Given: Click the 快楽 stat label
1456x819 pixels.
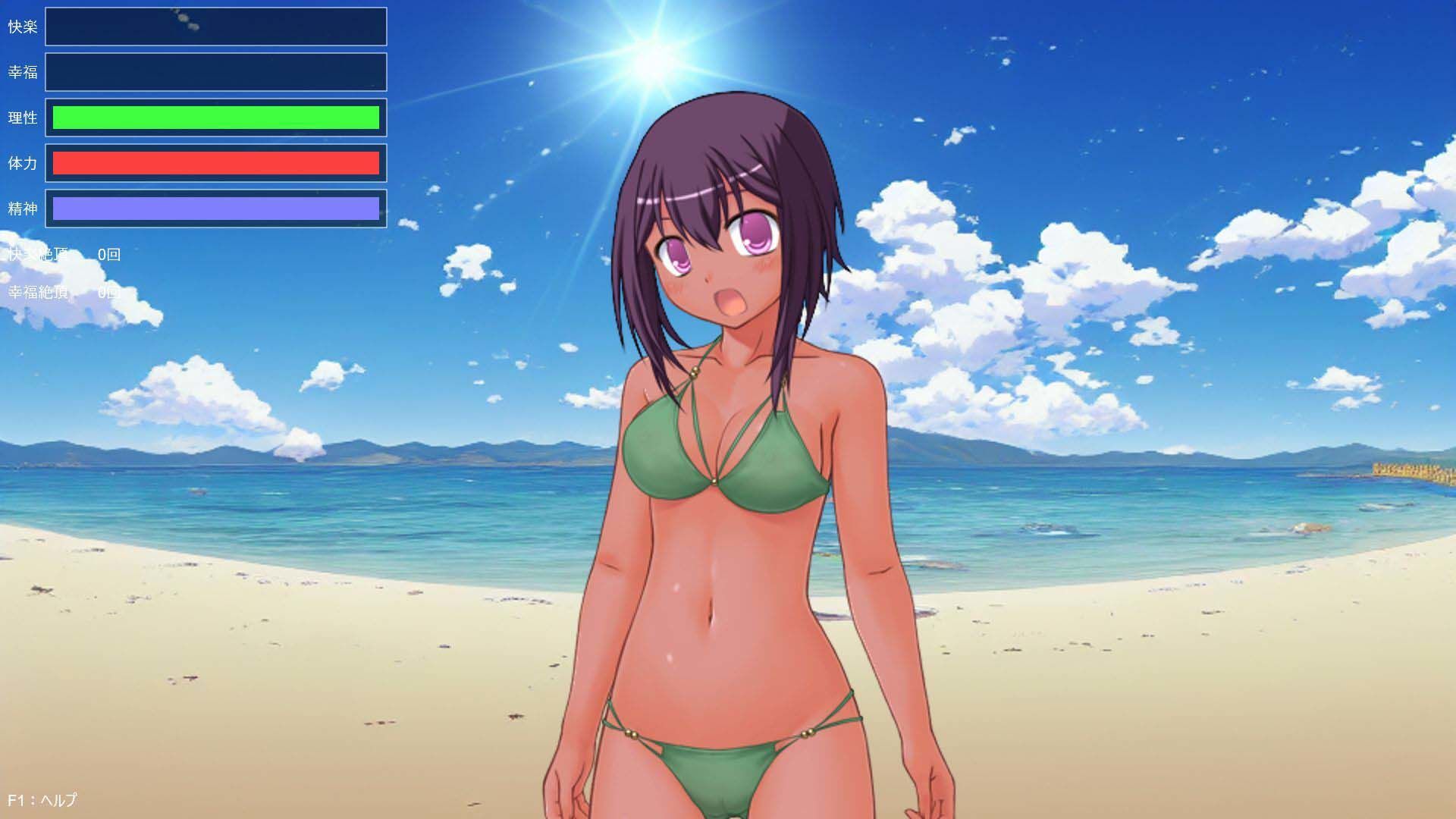Looking at the screenshot, I should [24, 27].
